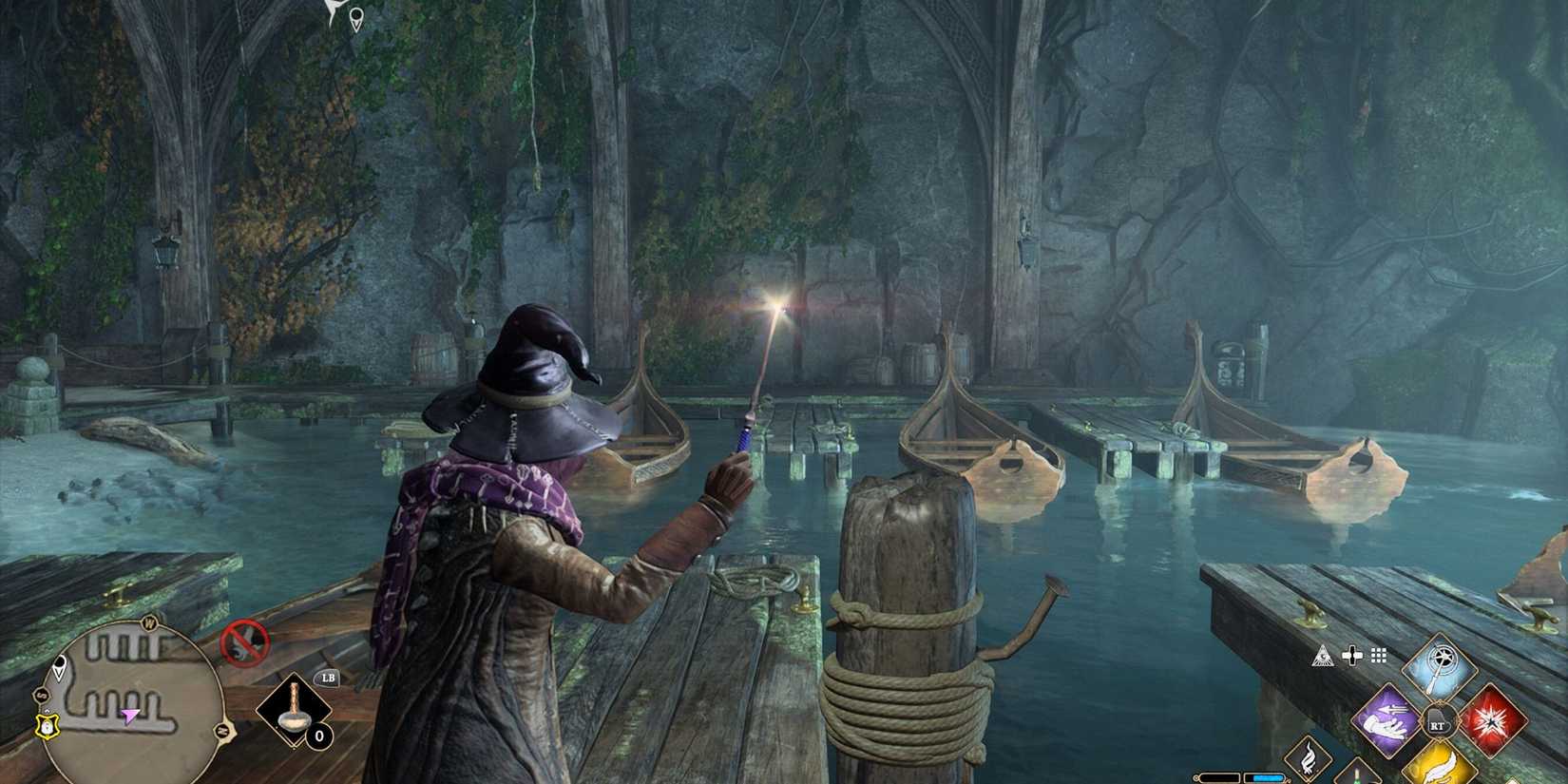Image resolution: width=1568 pixels, height=784 pixels.
Task: Click the crossed-wands plus indicator
Action: tap(1351, 656)
